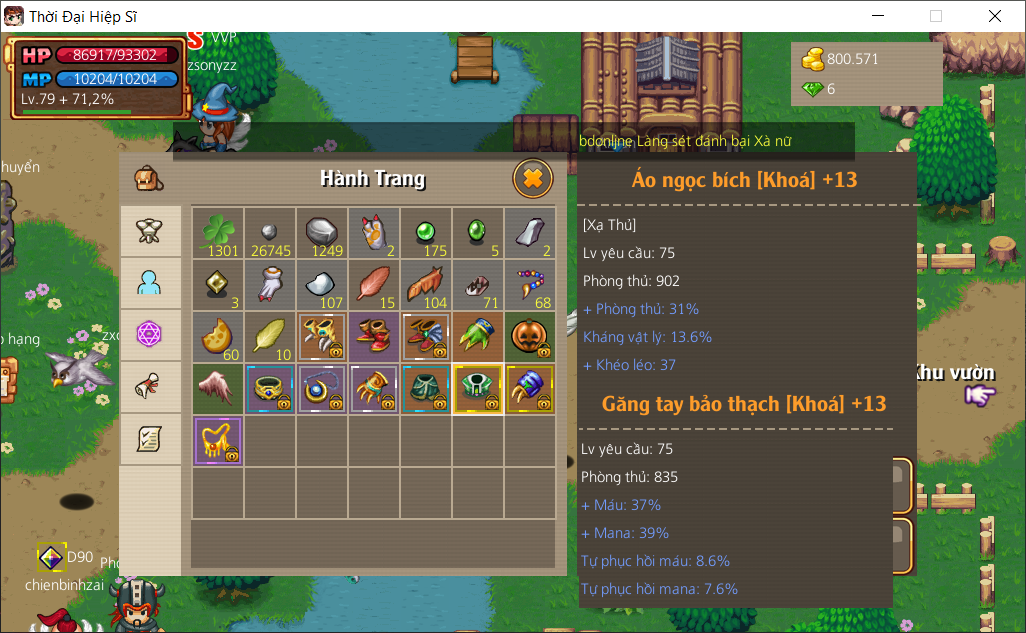The image size is (1026, 633).
Task: Open the rolled scroll with ribbon tab
Action: [x=150, y=386]
